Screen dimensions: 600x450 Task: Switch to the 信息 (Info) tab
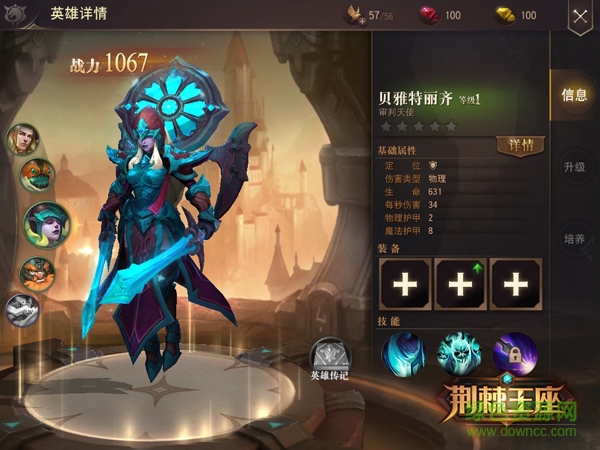[575, 96]
